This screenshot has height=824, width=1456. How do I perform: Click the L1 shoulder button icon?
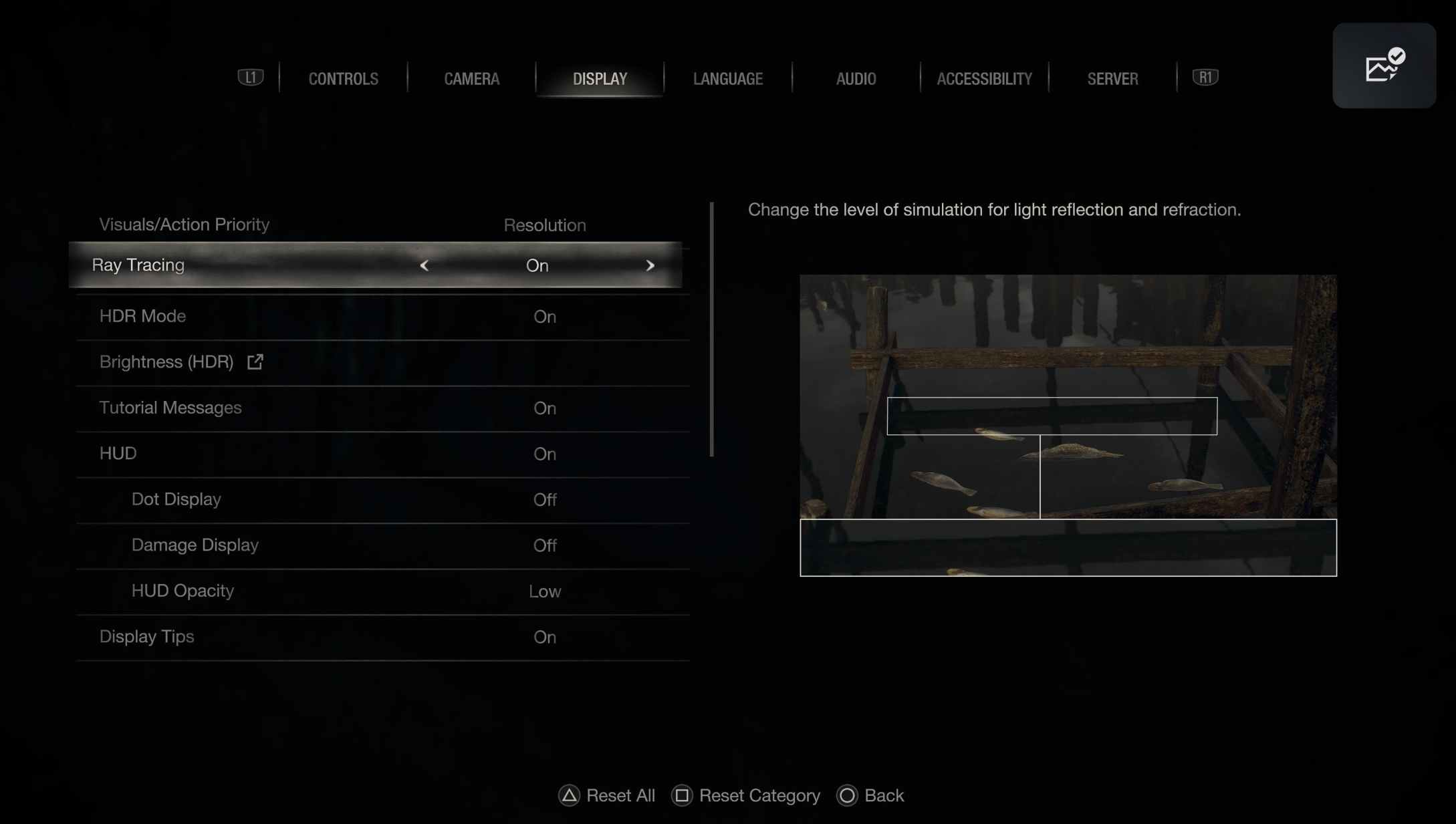[x=250, y=78]
